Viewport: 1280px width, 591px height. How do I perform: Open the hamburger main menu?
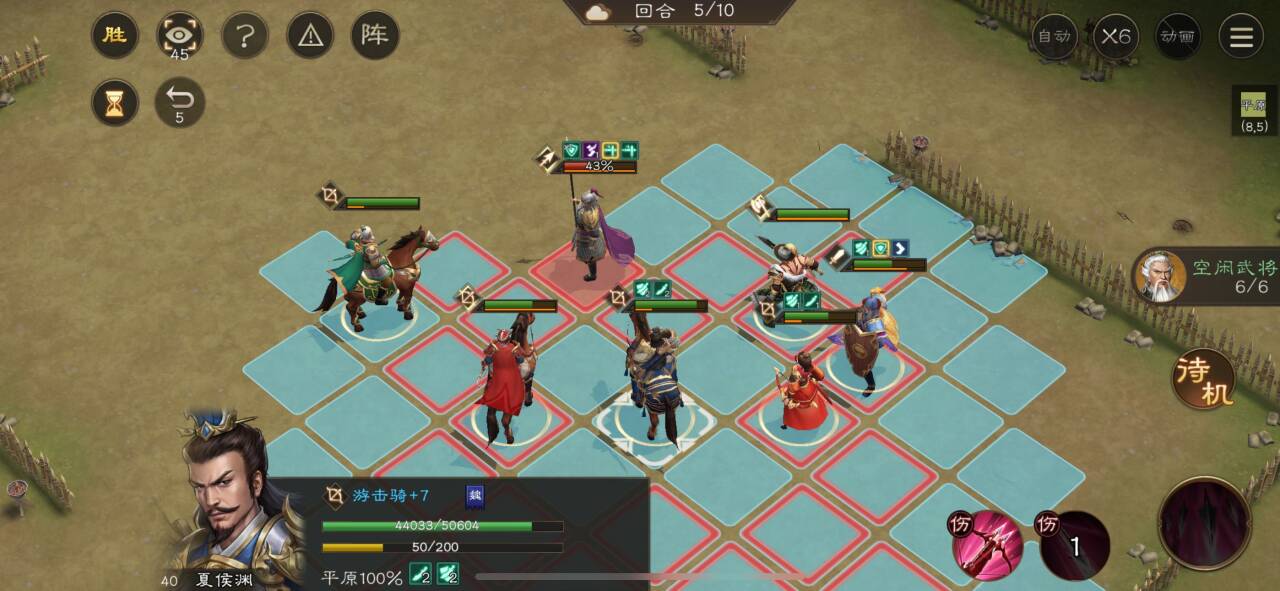click(x=1241, y=36)
